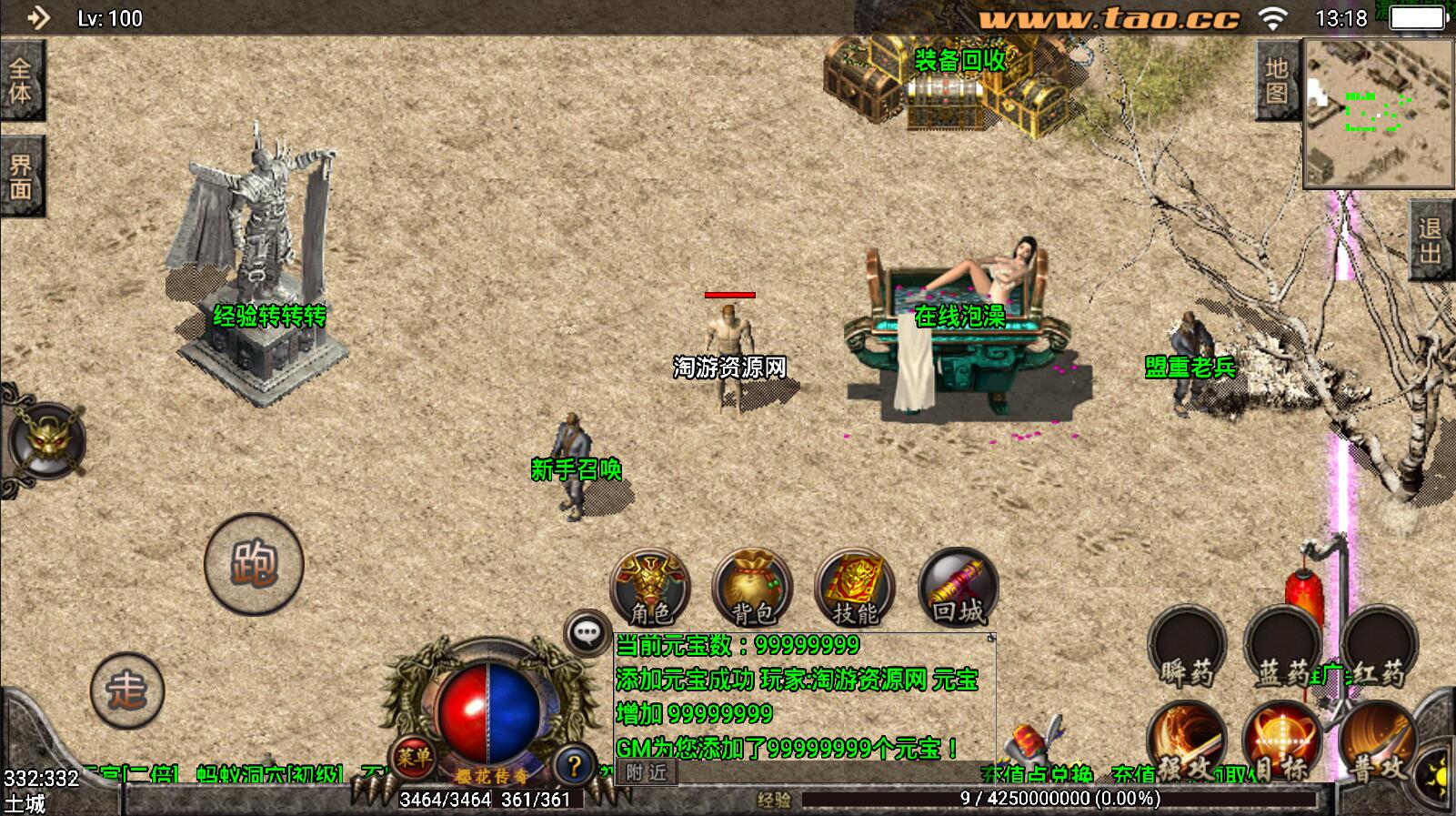
Task: Open the chat speech bubble
Action: tap(587, 631)
